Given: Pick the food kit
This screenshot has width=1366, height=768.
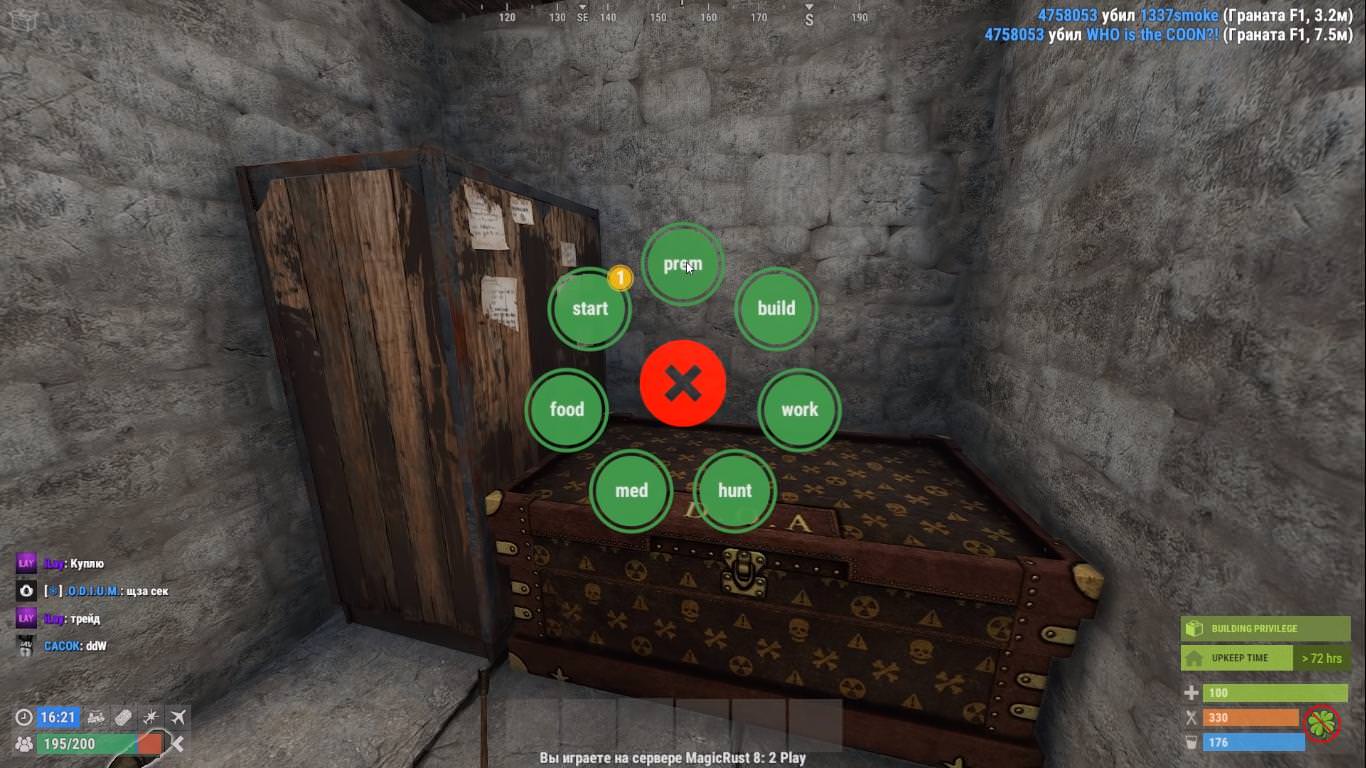Looking at the screenshot, I should [567, 409].
